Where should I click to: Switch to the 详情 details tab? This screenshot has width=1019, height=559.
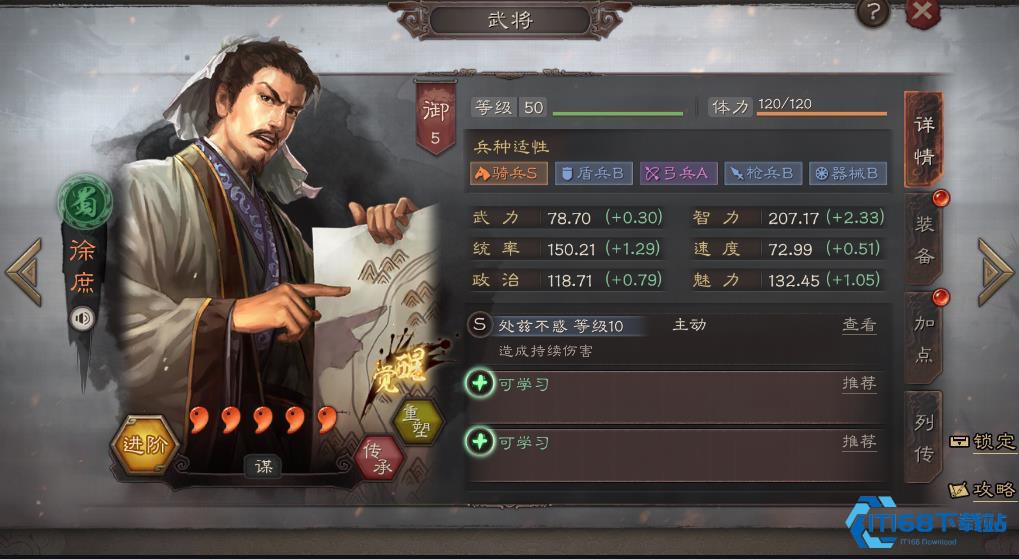pyautogui.click(x=924, y=140)
